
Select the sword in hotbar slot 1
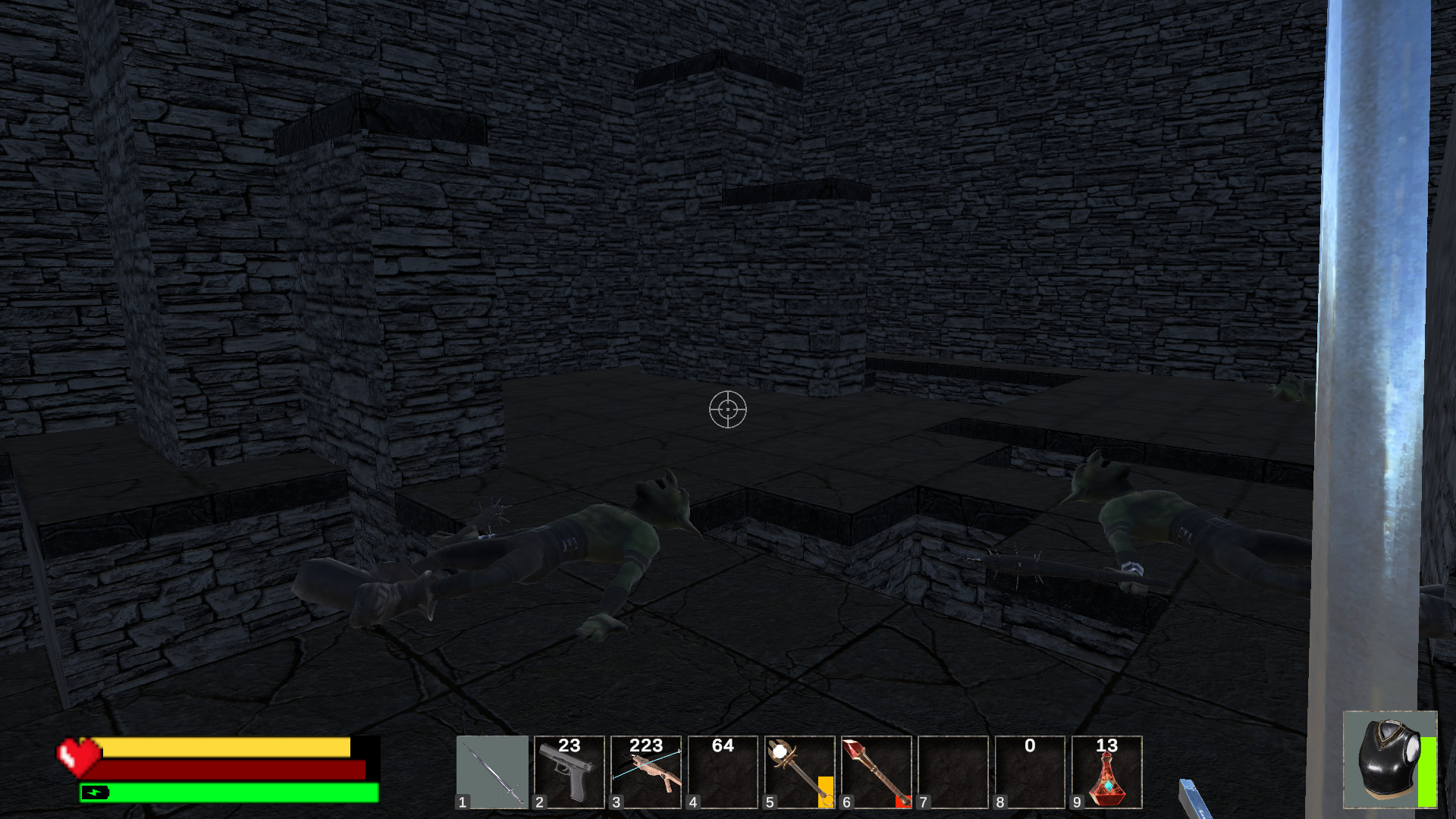coord(491,773)
